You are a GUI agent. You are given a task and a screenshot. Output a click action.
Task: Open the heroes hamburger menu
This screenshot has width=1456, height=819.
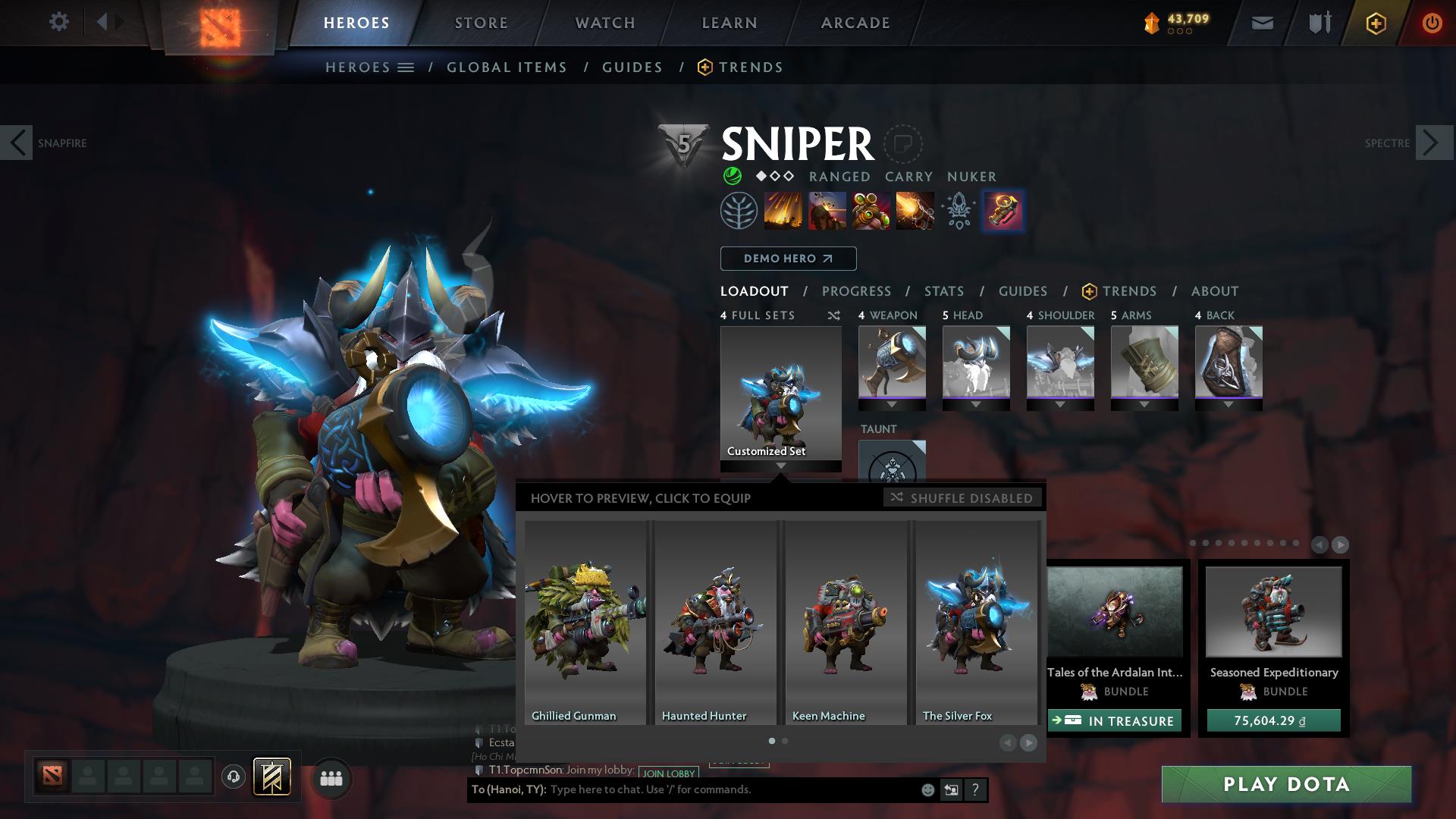pyautogui.click(x=406, y=67)
